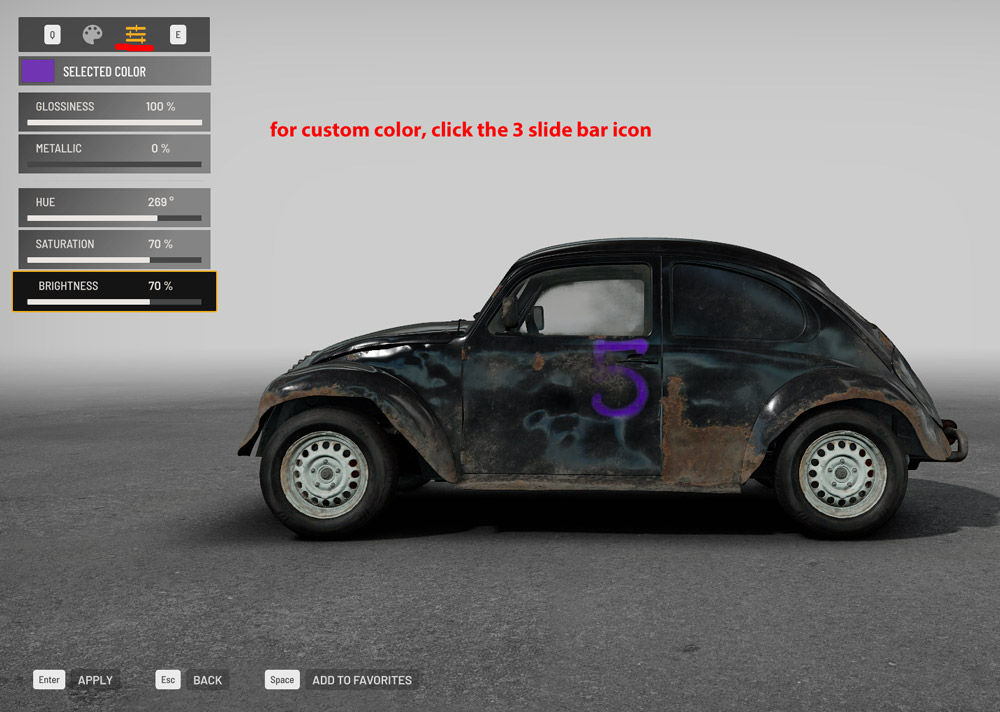Viewport: 1000px width, 712px height.
Task: Select the Brightness slider
Action: click(x=114, y=301)
